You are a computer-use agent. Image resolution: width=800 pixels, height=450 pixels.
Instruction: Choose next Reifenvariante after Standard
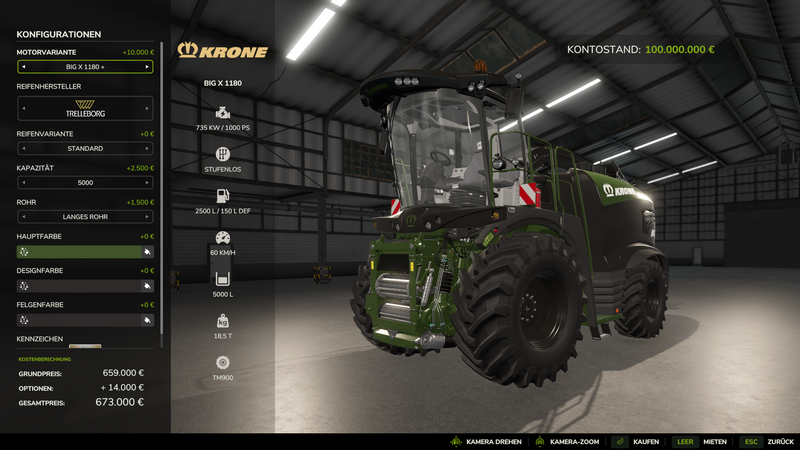(147, 149)
